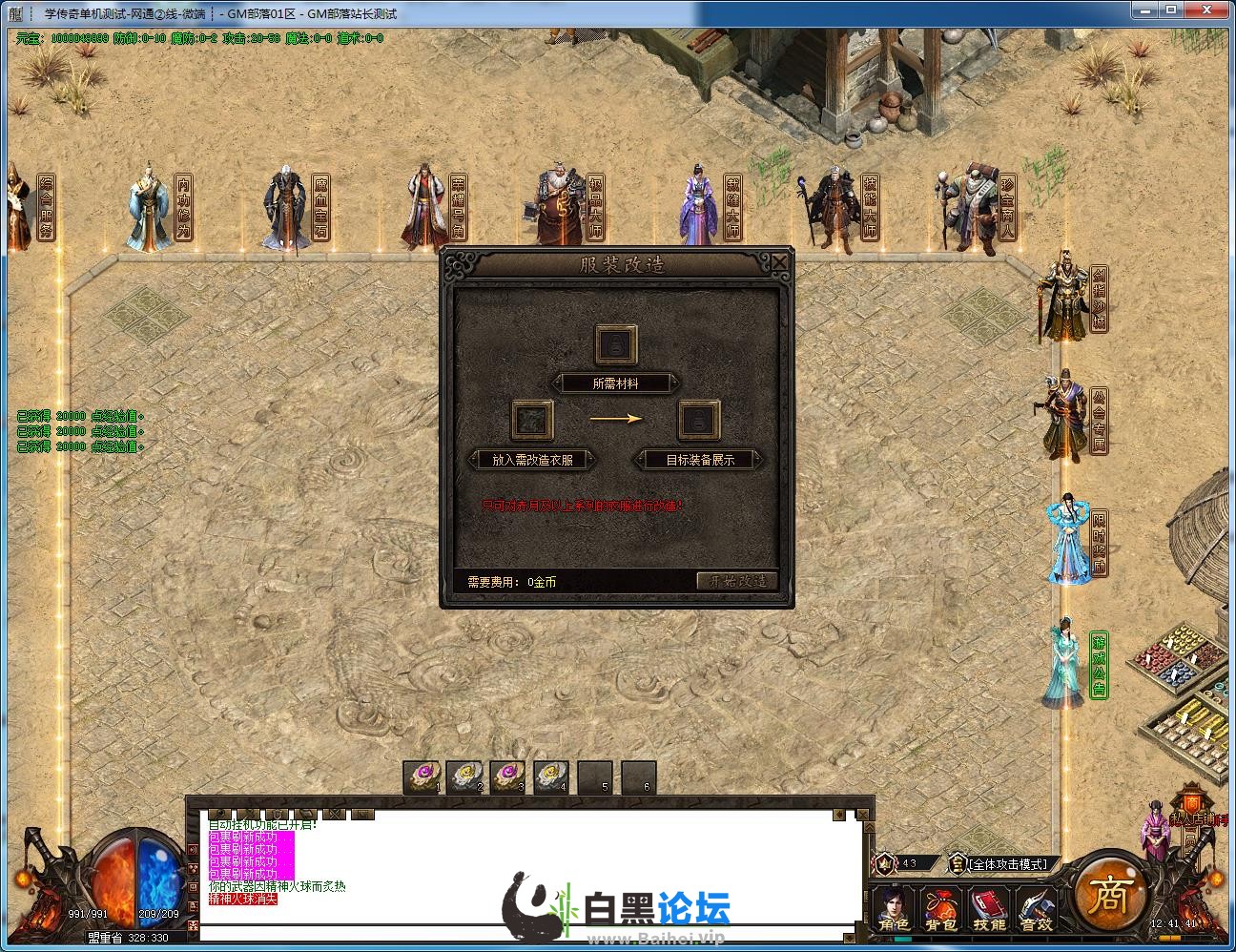Select the 放入需改造衣服 clothing slot
The height and width of the screenshot is (952, 1236).
point(532,420)
